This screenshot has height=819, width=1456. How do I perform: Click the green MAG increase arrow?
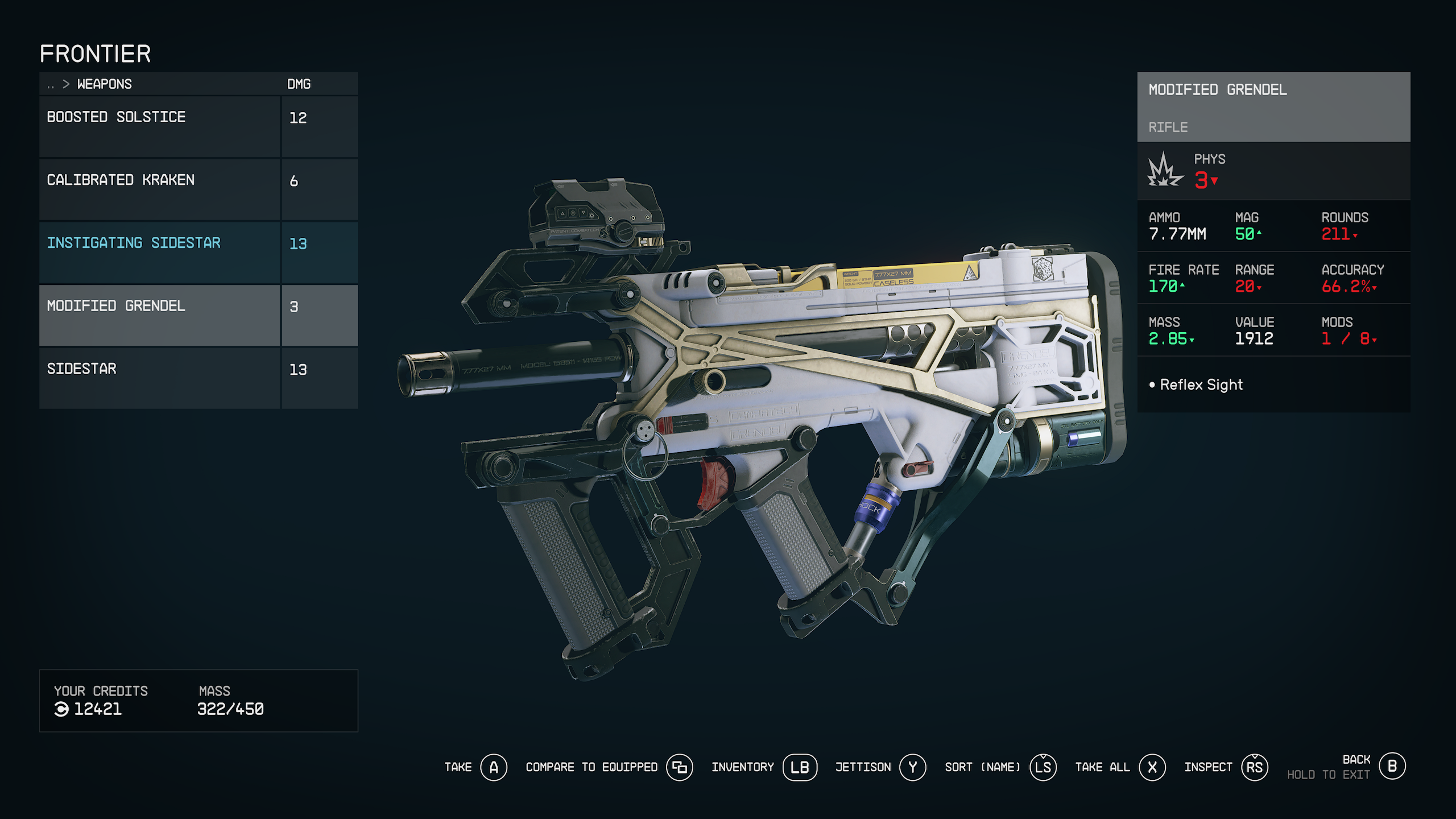pos(1258,233)
